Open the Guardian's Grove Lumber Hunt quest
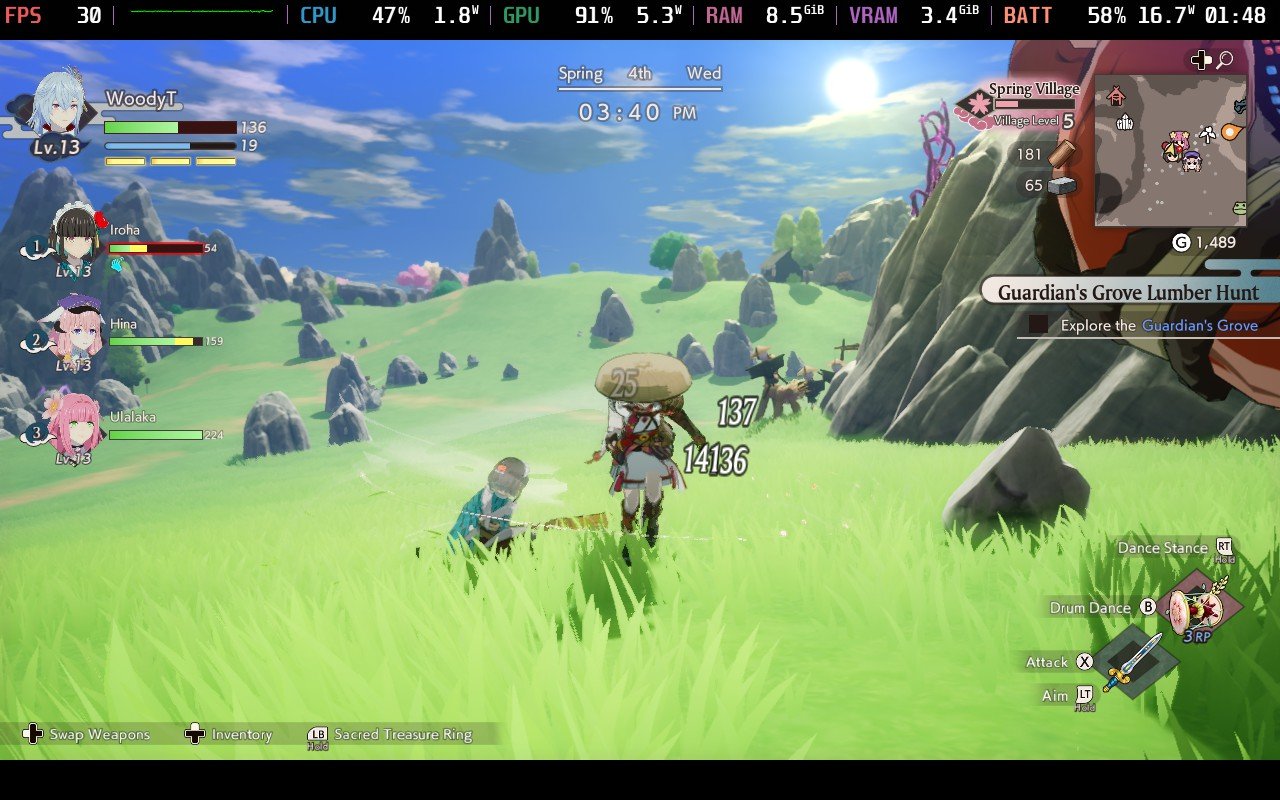The height and width of the screenshot is (800, 1280). point(1128,293)
